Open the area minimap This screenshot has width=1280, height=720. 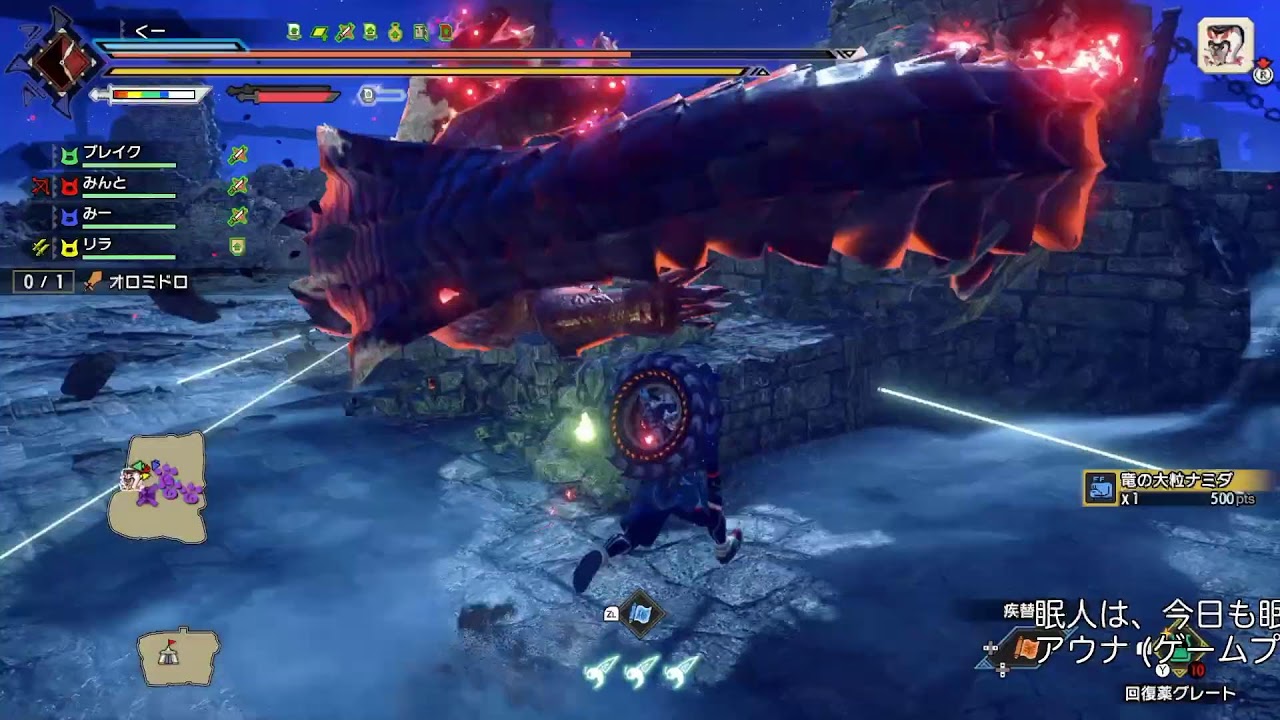158,485
